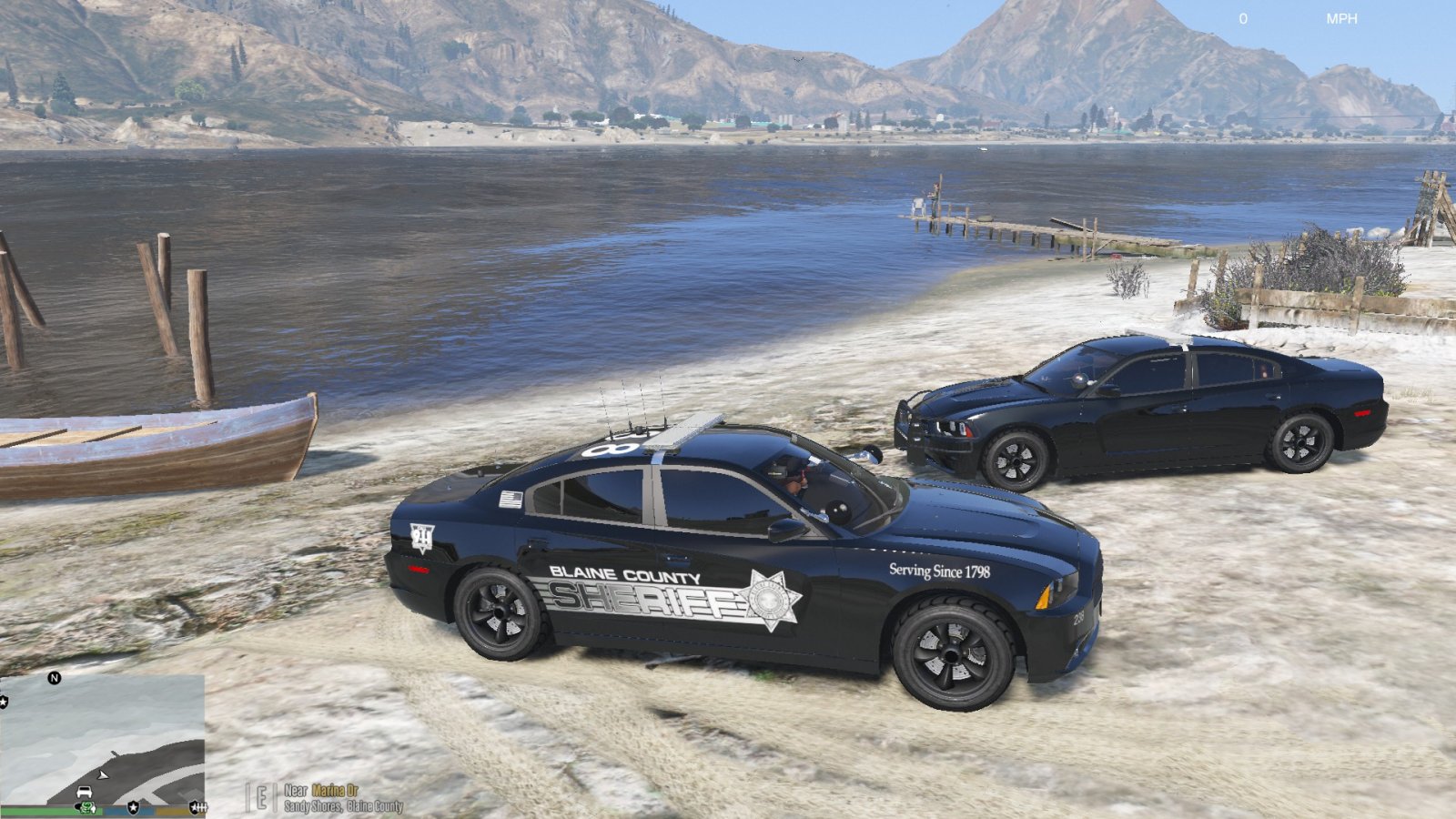Click the north compass marker on minimap
This screenshot has width=1456, height=819.
tap(55, 678)
